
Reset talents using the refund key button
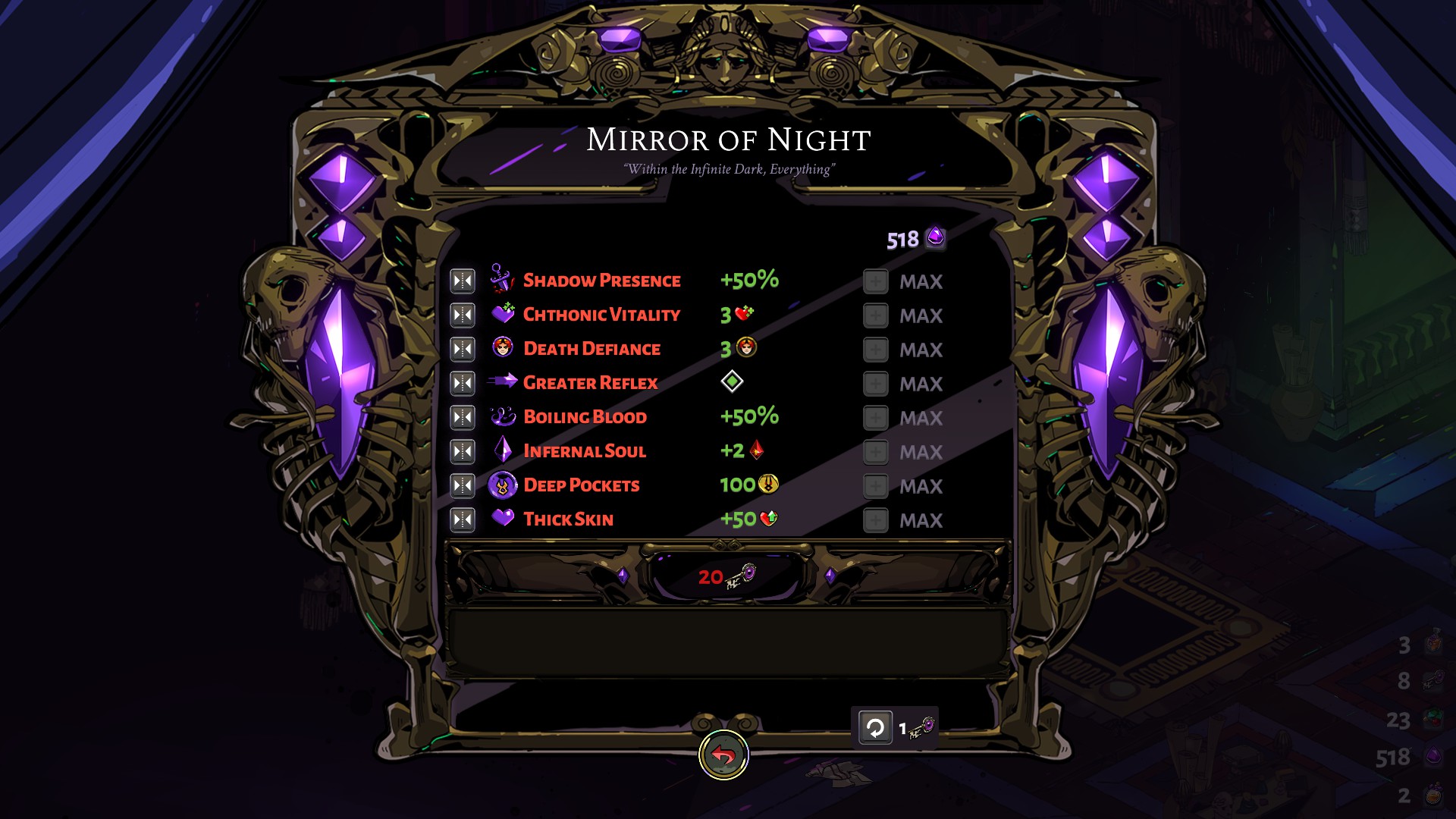pyautogui.click(x=875, y=728)
